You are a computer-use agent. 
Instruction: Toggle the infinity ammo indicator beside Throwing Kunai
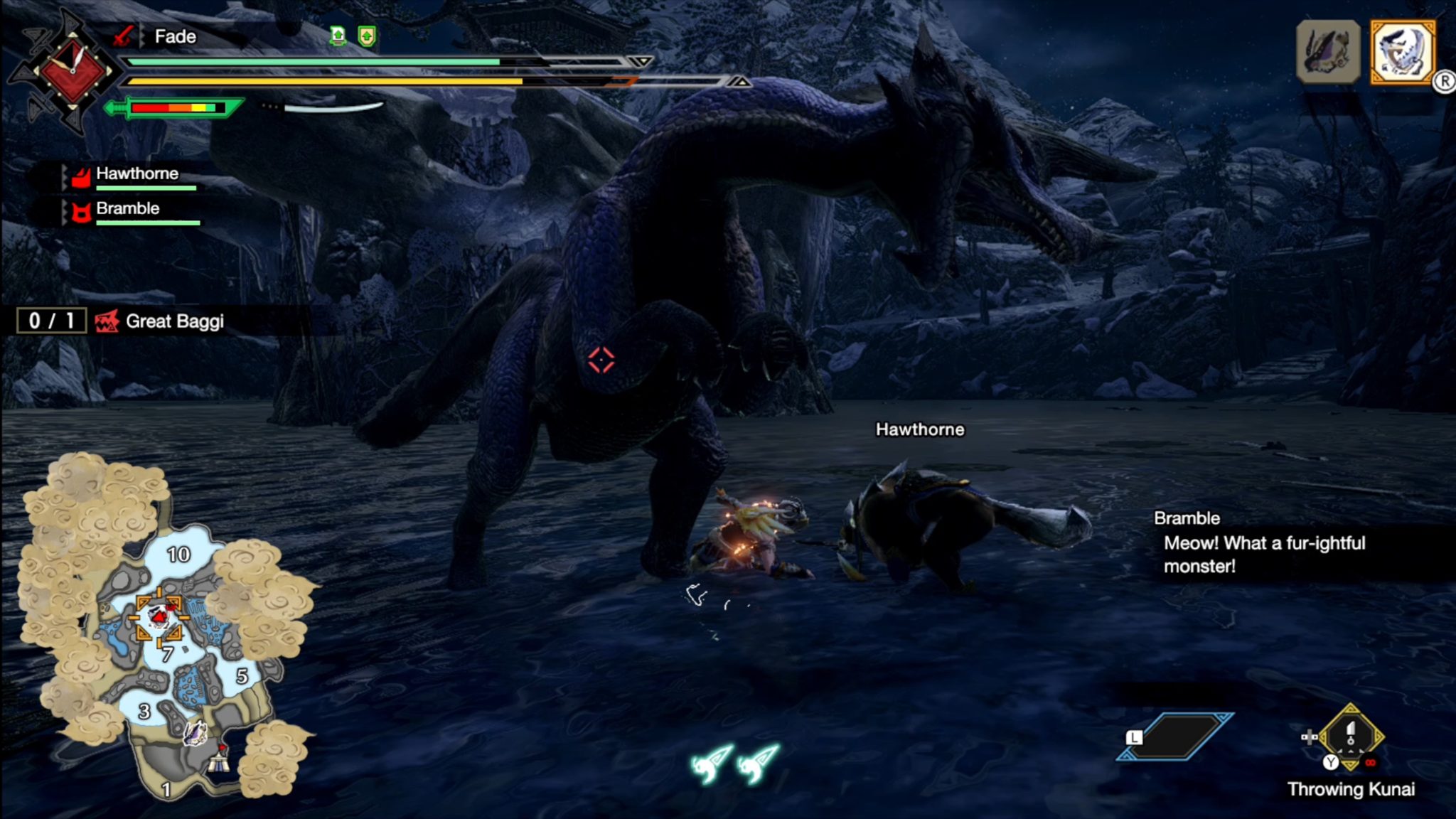pyautogui.click(x=1371, y=762)
